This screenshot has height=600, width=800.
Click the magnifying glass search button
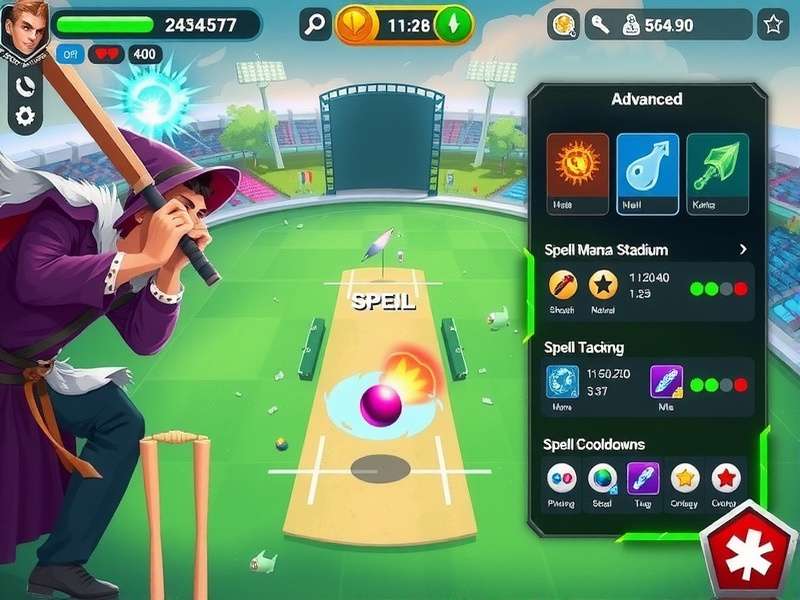click(x=315, y=25)
